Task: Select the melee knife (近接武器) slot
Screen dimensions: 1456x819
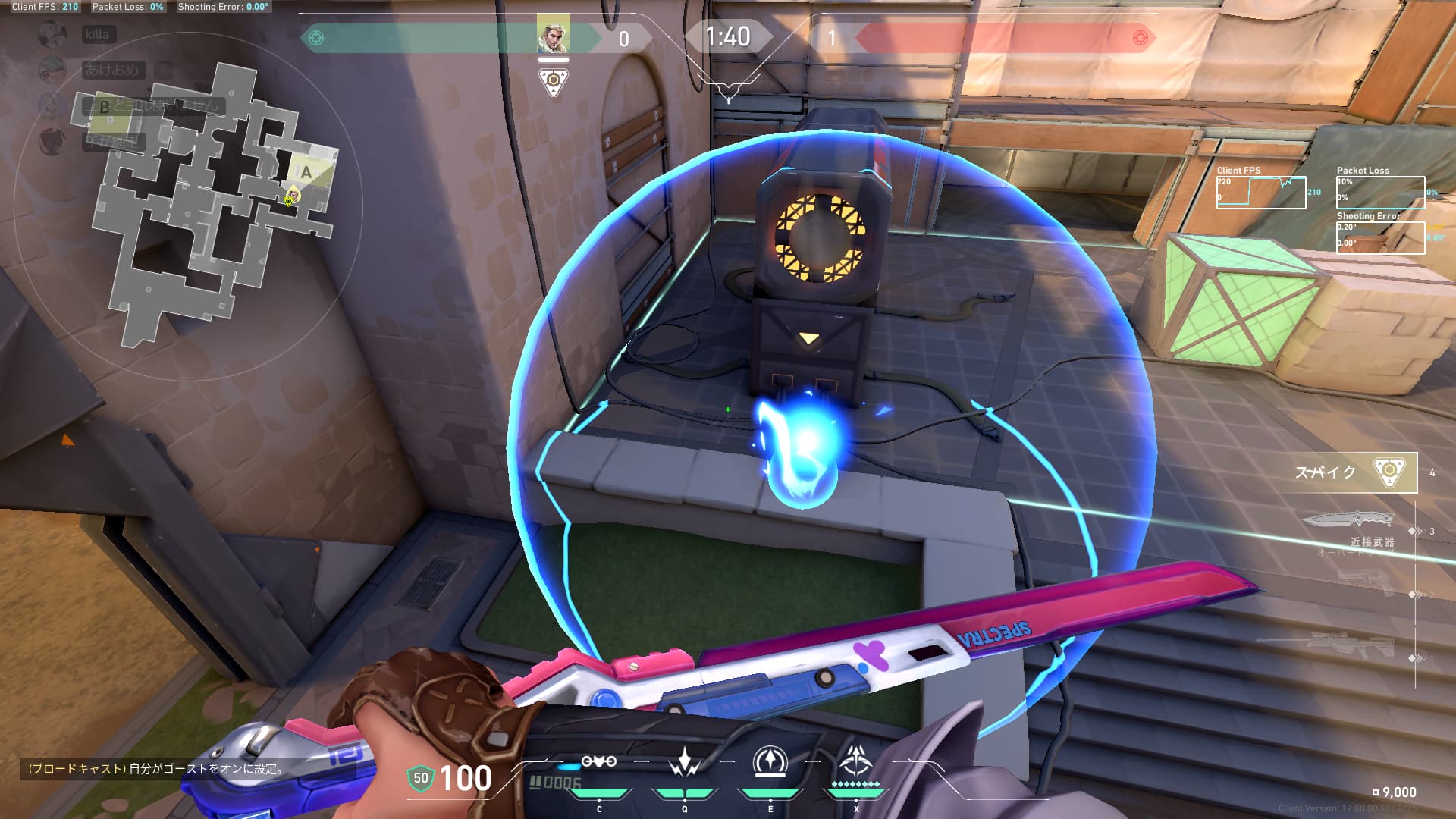Action: (x=1350, y=522)
